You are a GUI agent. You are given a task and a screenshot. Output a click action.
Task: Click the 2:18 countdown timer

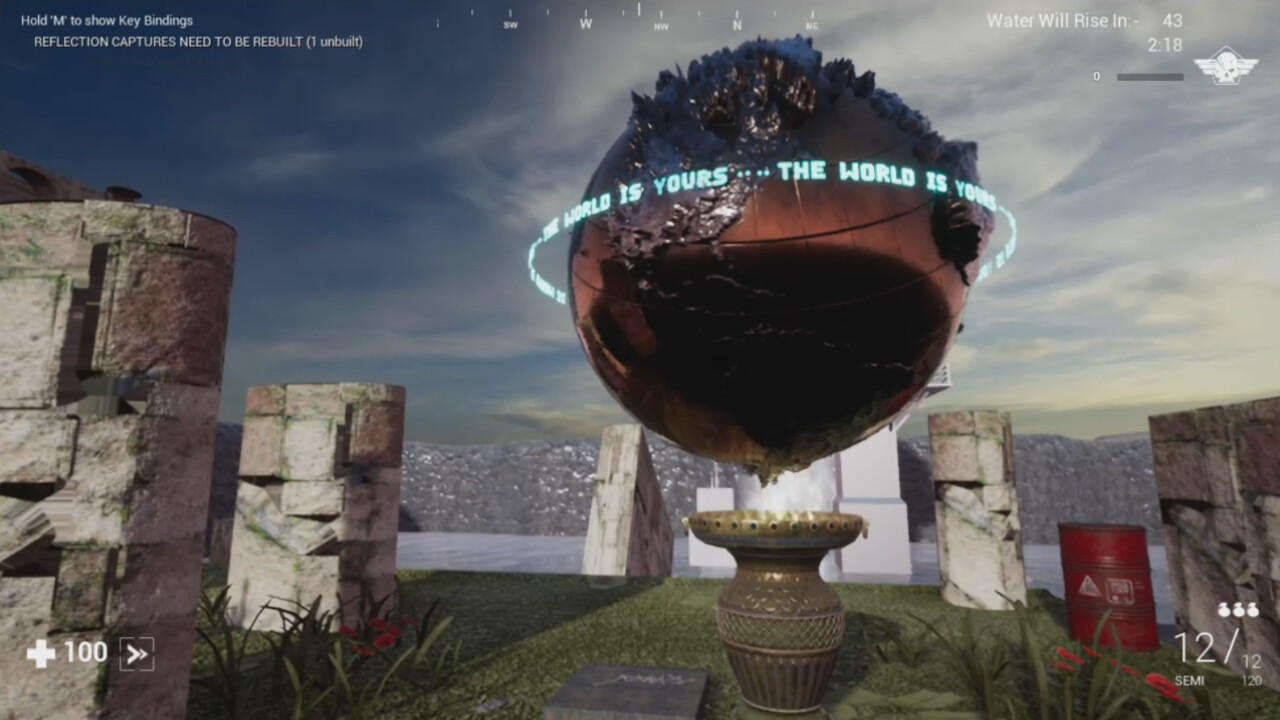pos(1165,43)
